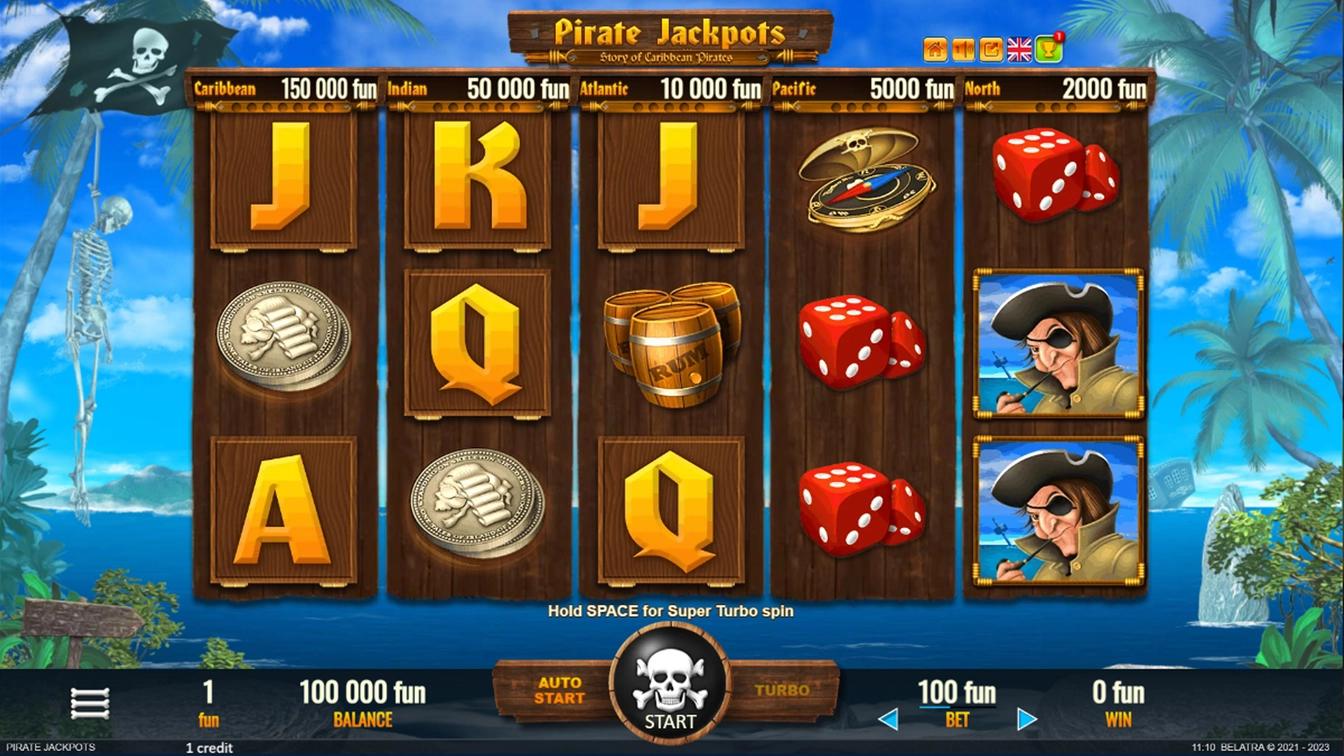1344x756 pixels.
Task: Open the home menu icon
Action: (934, 48)
